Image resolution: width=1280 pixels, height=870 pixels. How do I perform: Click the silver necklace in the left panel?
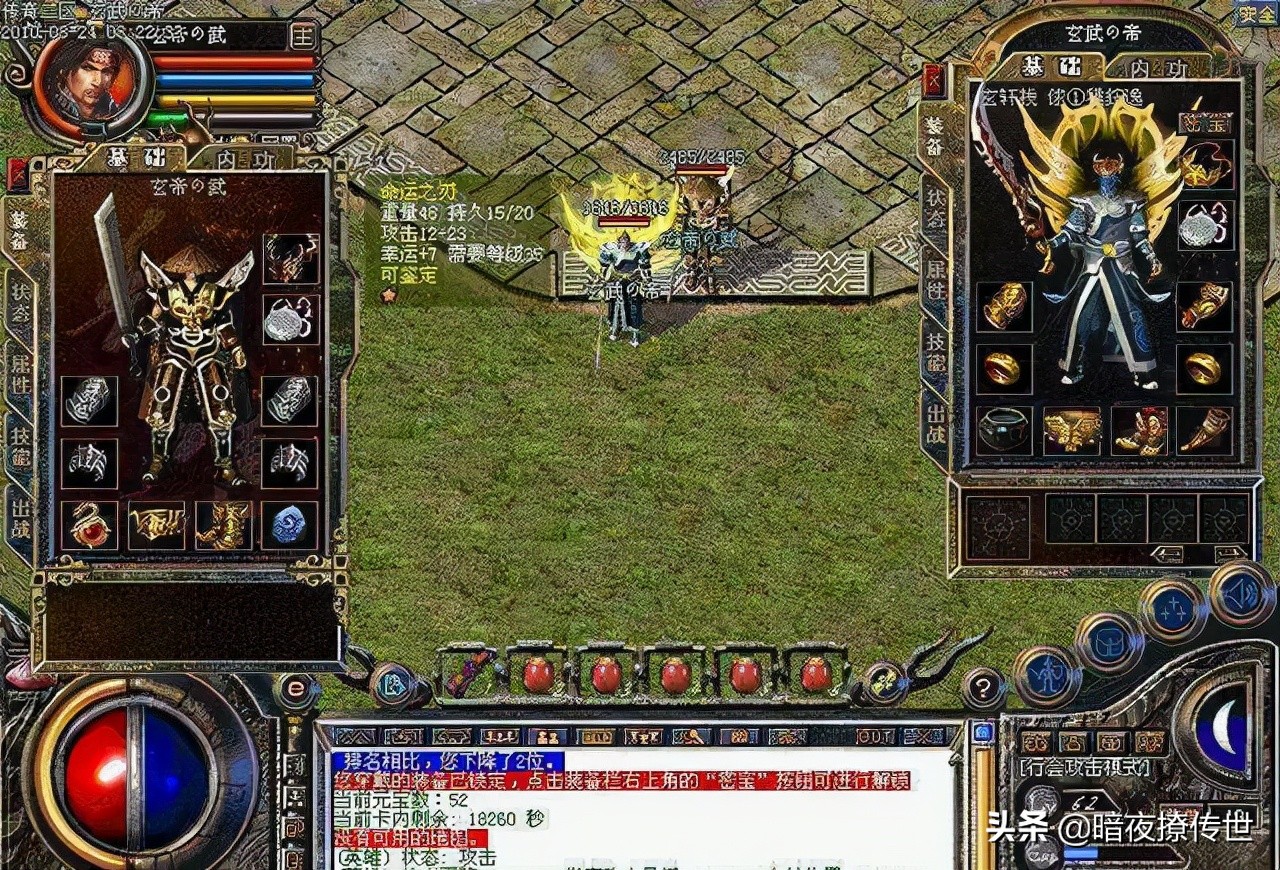pyautogui.click(x=291, y=319)
